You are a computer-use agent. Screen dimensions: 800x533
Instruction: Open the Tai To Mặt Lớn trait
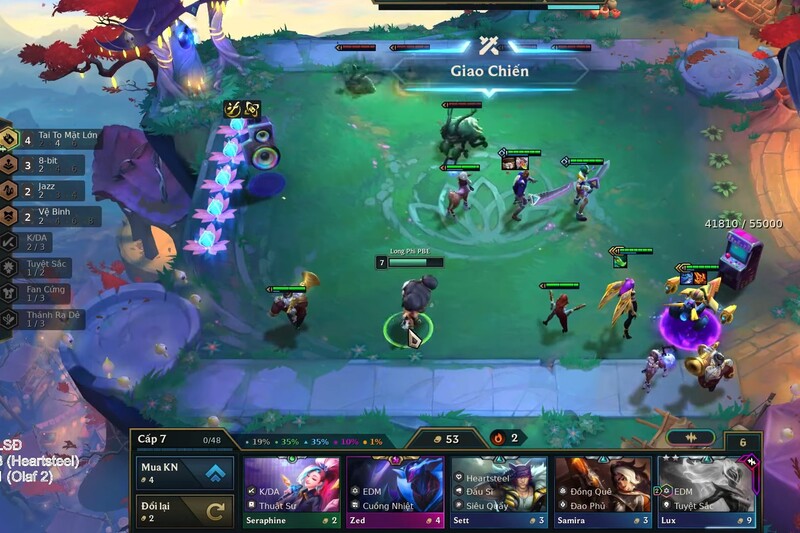point(50,138)
